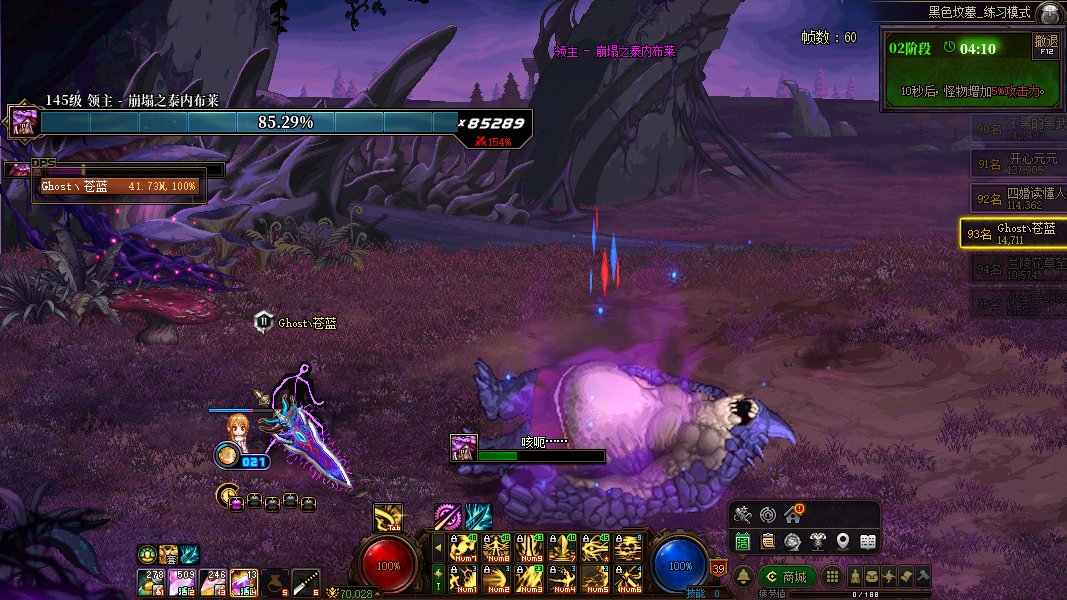Click the Ghost丶苍蓝 DPS meter row
This screenshot has width=1067, height=600.
coord(119,186)
